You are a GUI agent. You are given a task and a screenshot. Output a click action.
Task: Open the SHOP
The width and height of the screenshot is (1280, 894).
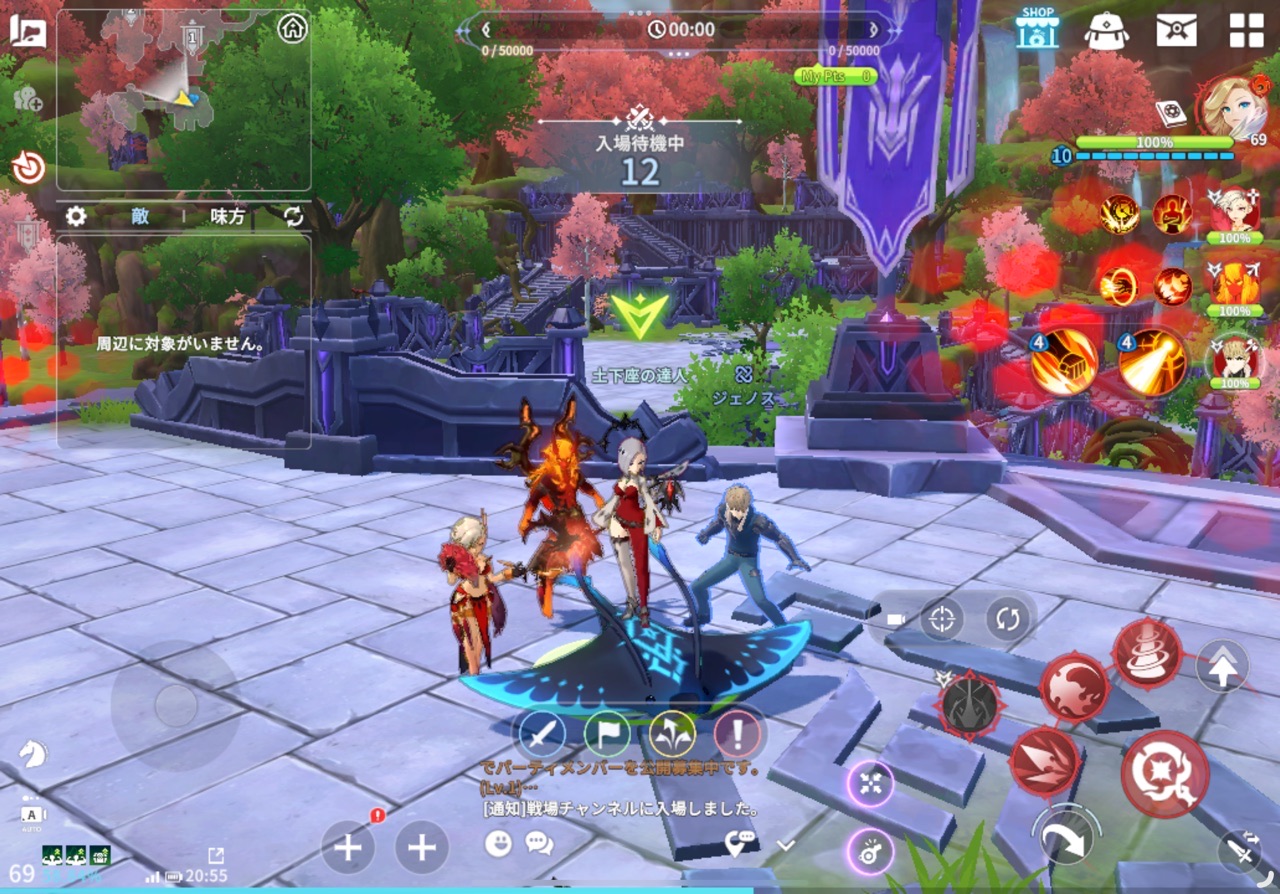pyautogui.click(x=1037, y=28)
